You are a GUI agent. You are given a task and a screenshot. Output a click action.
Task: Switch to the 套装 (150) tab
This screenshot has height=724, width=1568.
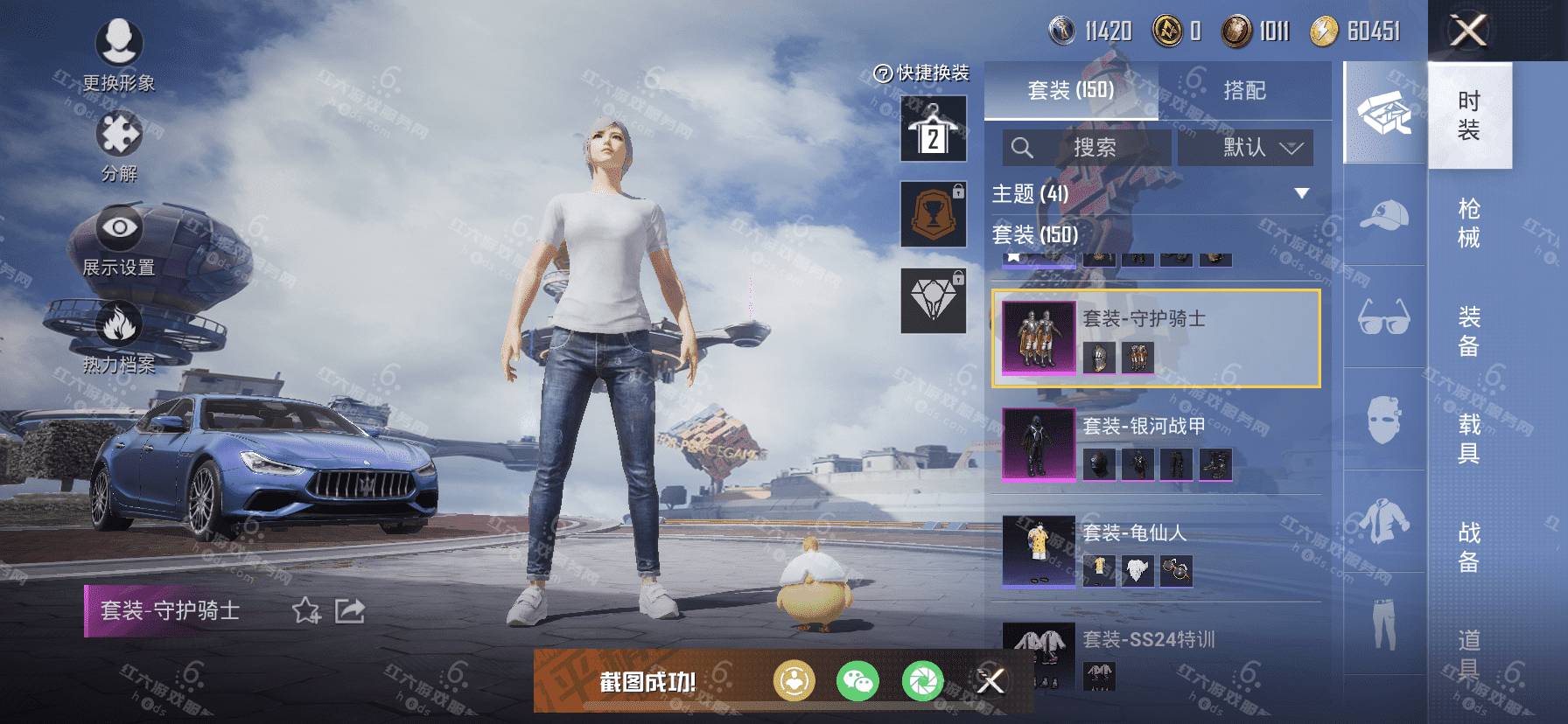point(1070,90)
